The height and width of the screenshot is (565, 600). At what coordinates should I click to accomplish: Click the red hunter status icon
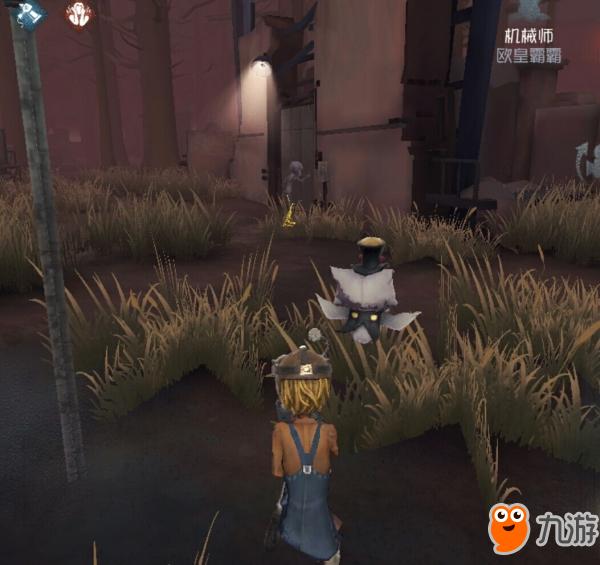(x=78, y=15)
